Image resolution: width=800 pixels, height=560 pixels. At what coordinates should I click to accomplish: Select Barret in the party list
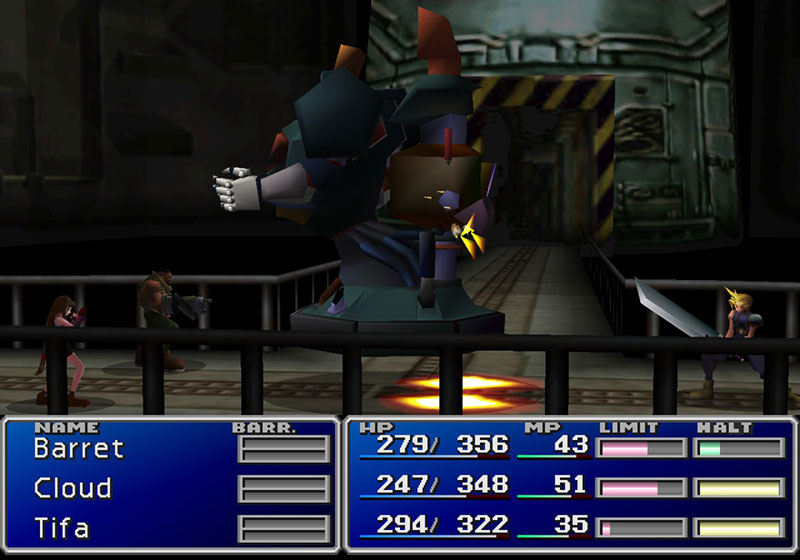[78, 448]
